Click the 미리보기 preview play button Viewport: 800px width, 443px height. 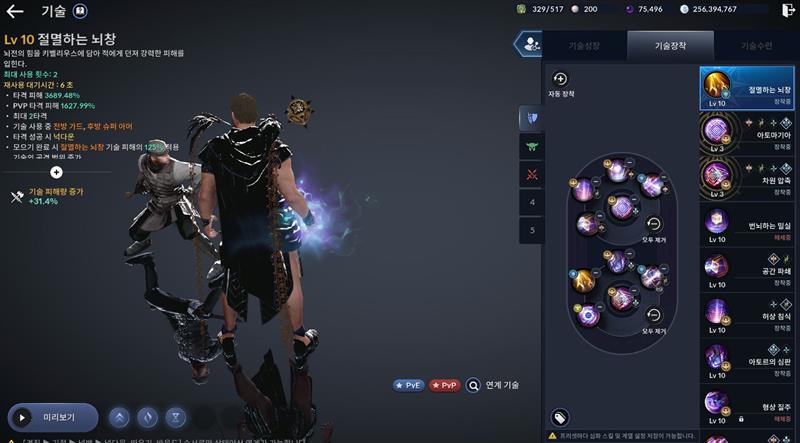coord(53,417)
